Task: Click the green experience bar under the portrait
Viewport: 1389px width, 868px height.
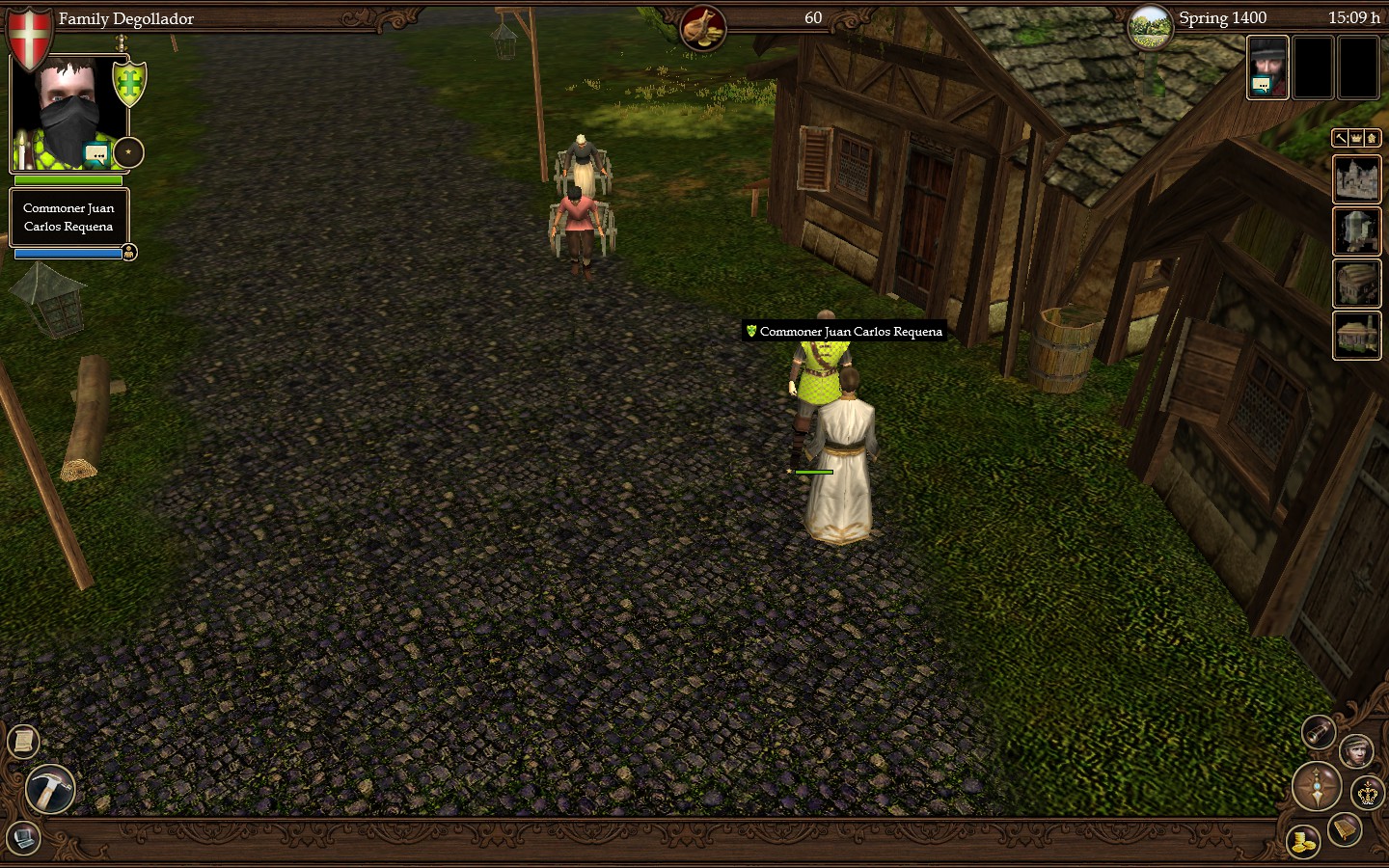Action: point(68,181)
